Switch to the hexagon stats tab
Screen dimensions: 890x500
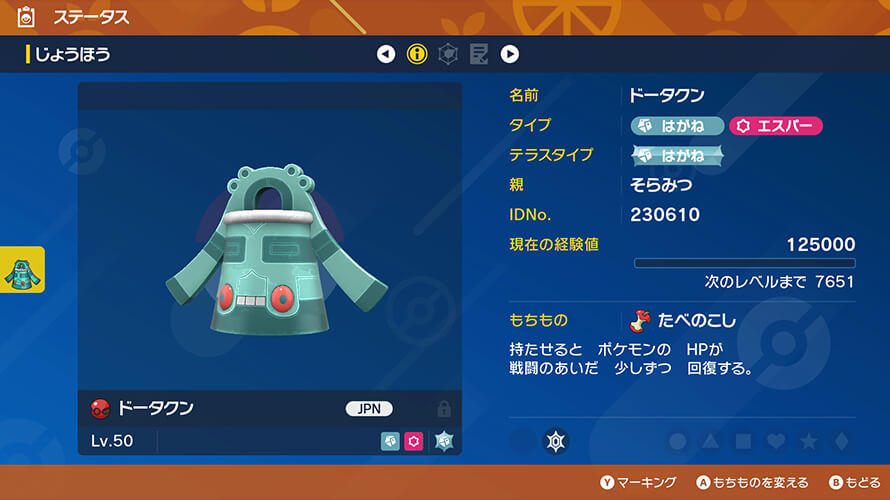pyautogui.click(x=448, y=54)
